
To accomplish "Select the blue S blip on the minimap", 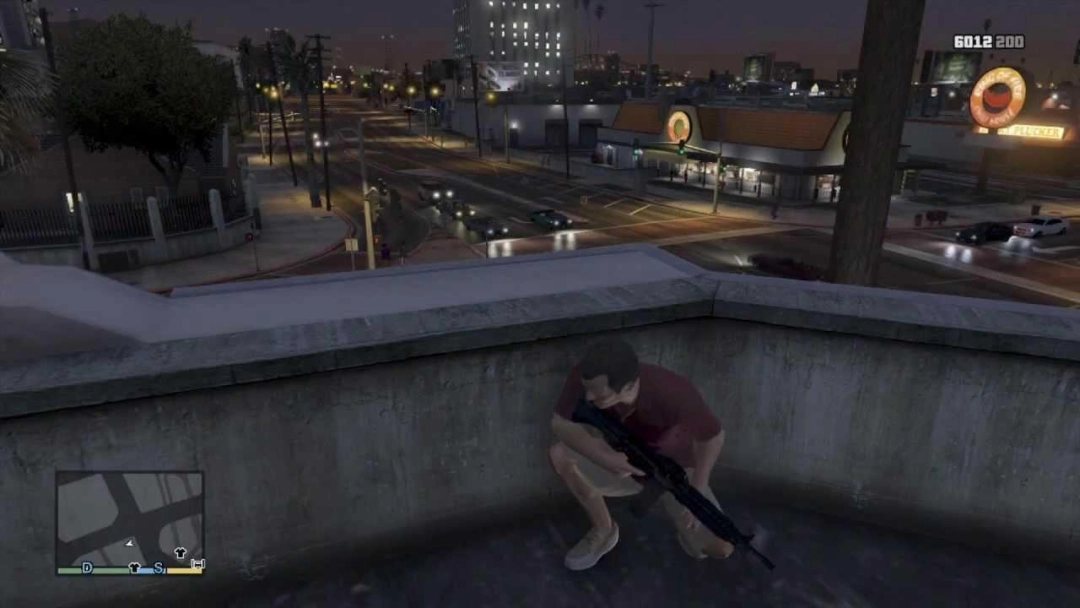I will pyautogui.click(x=158, y=568).
